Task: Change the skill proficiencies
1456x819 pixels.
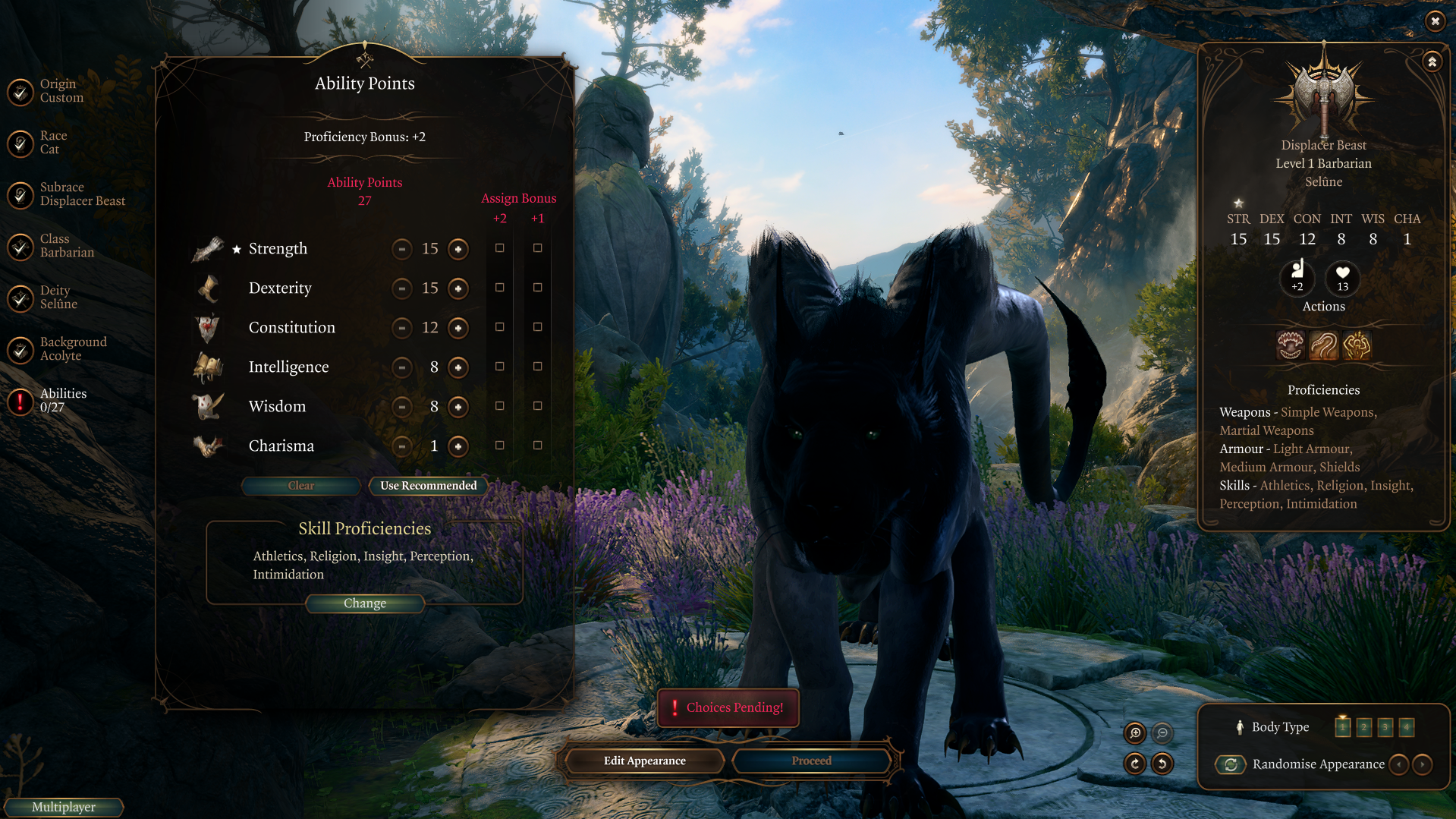Action: coord(365,603)
